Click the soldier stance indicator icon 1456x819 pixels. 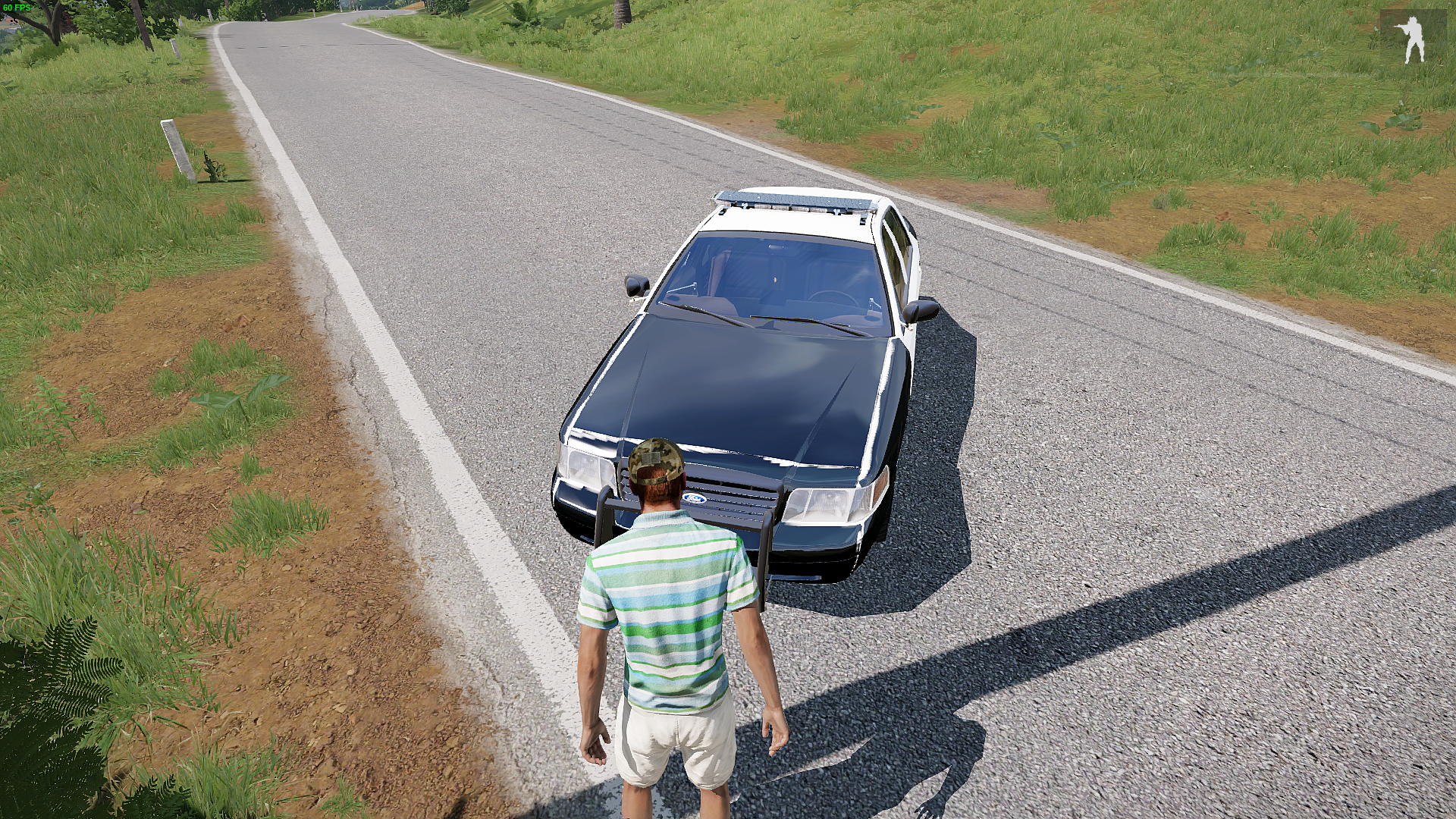[x=1412, y=39]
